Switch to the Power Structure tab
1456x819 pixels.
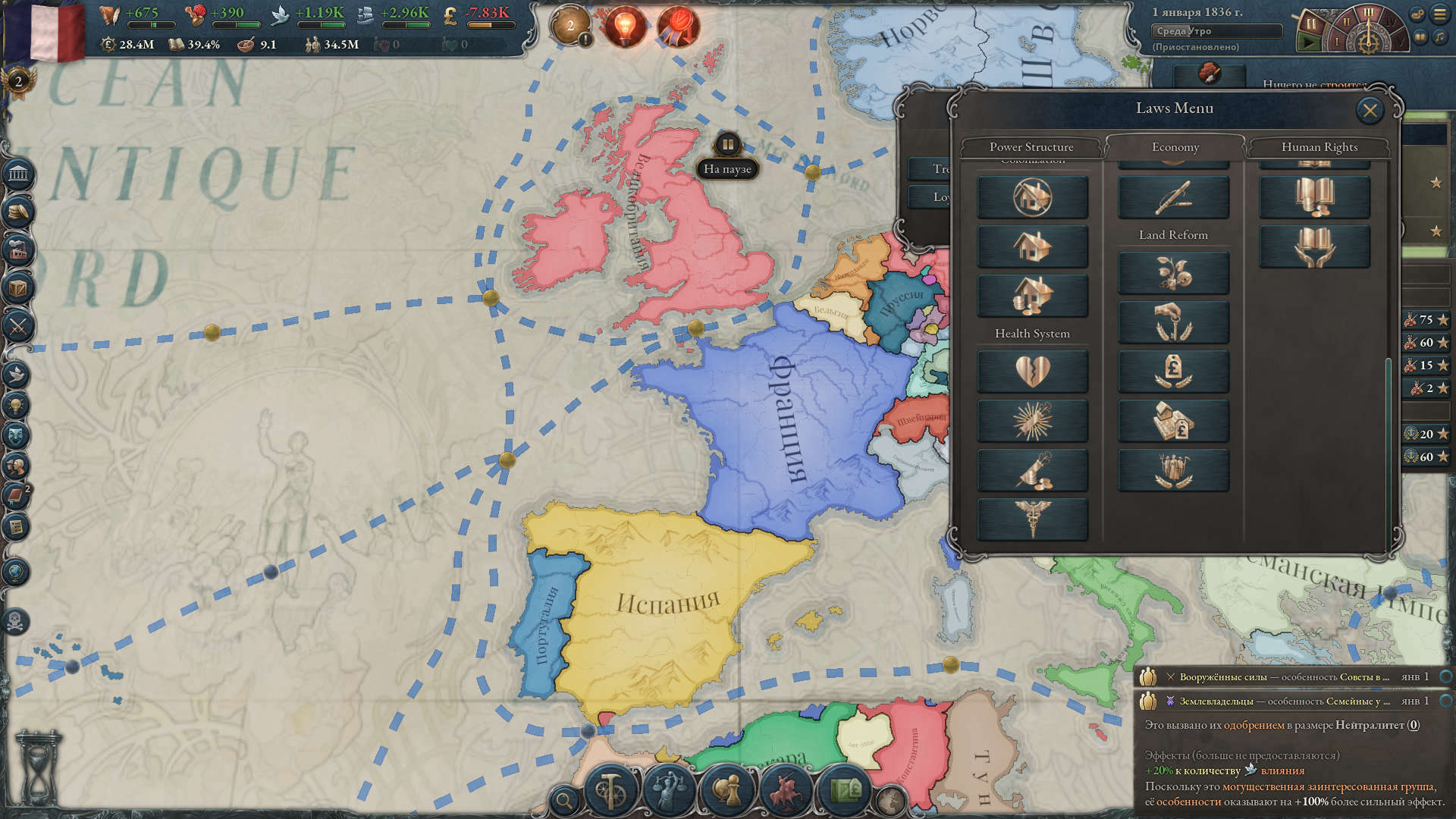(1032, 147)
